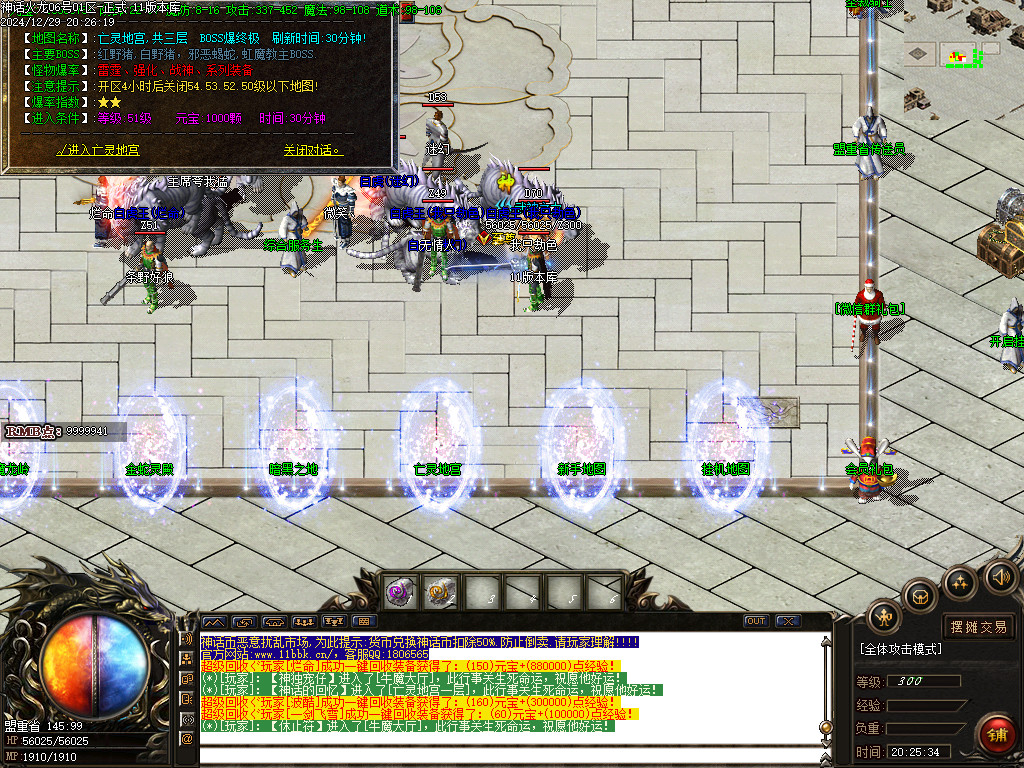Viewport: 1024px width, 768px height.
Task: Choose the 进入亡灵地宫 dialogue option
Action: pos(98,150)
